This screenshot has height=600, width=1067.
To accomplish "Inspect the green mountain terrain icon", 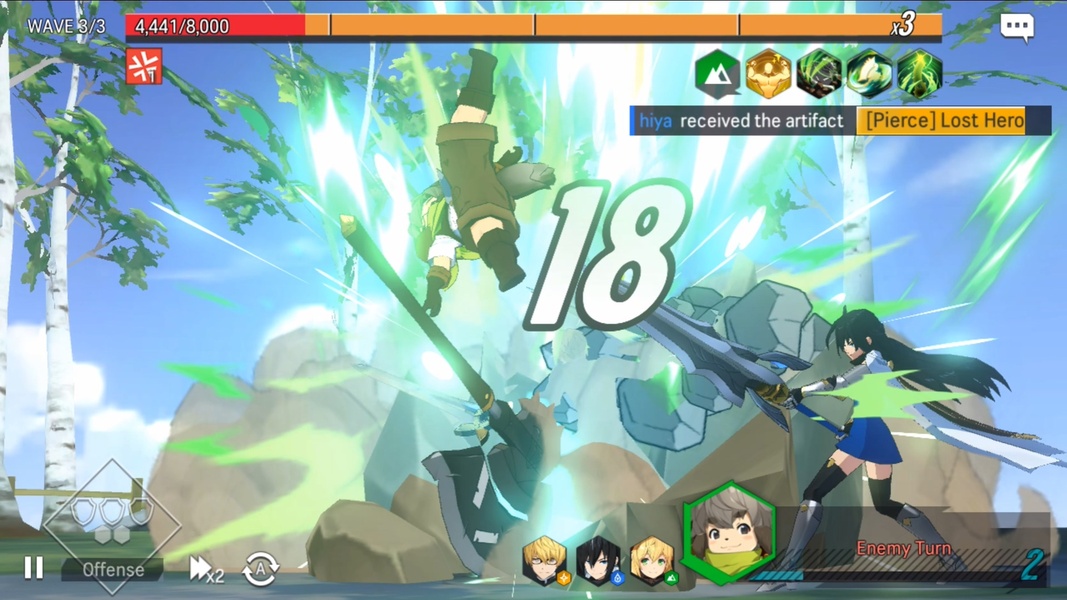I will tap(717, 74).
